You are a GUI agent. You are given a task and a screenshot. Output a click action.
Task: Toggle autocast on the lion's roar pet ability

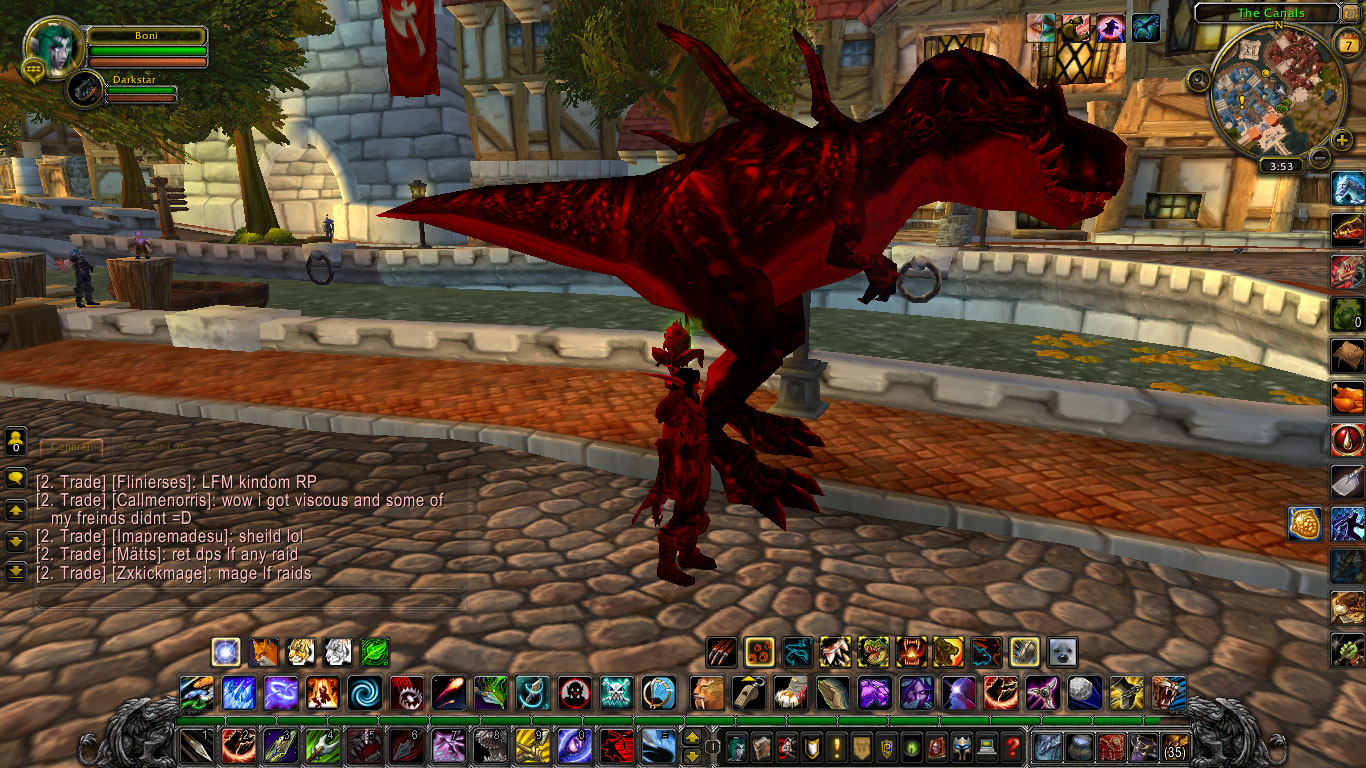point(949,653)
